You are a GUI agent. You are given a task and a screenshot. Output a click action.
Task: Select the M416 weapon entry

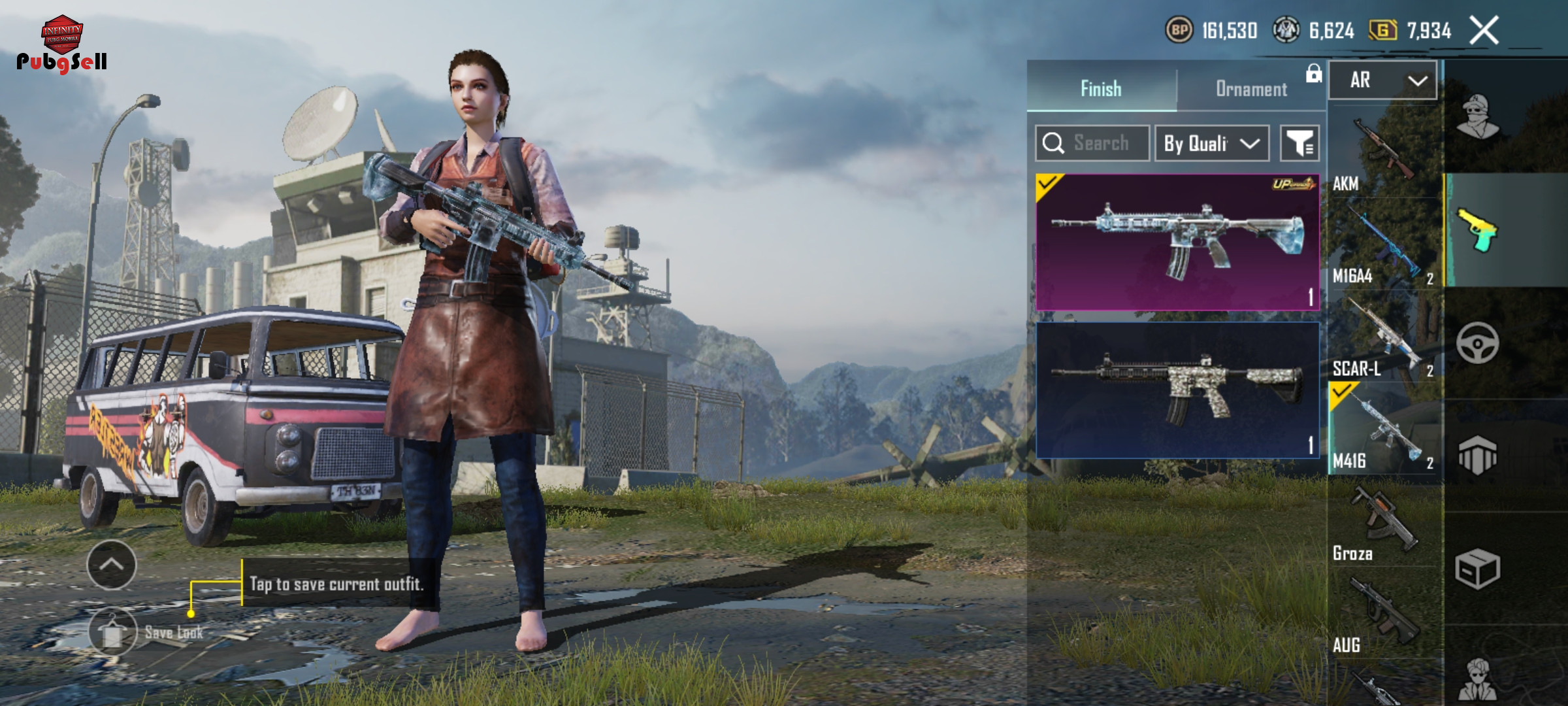click(1384, 429)
